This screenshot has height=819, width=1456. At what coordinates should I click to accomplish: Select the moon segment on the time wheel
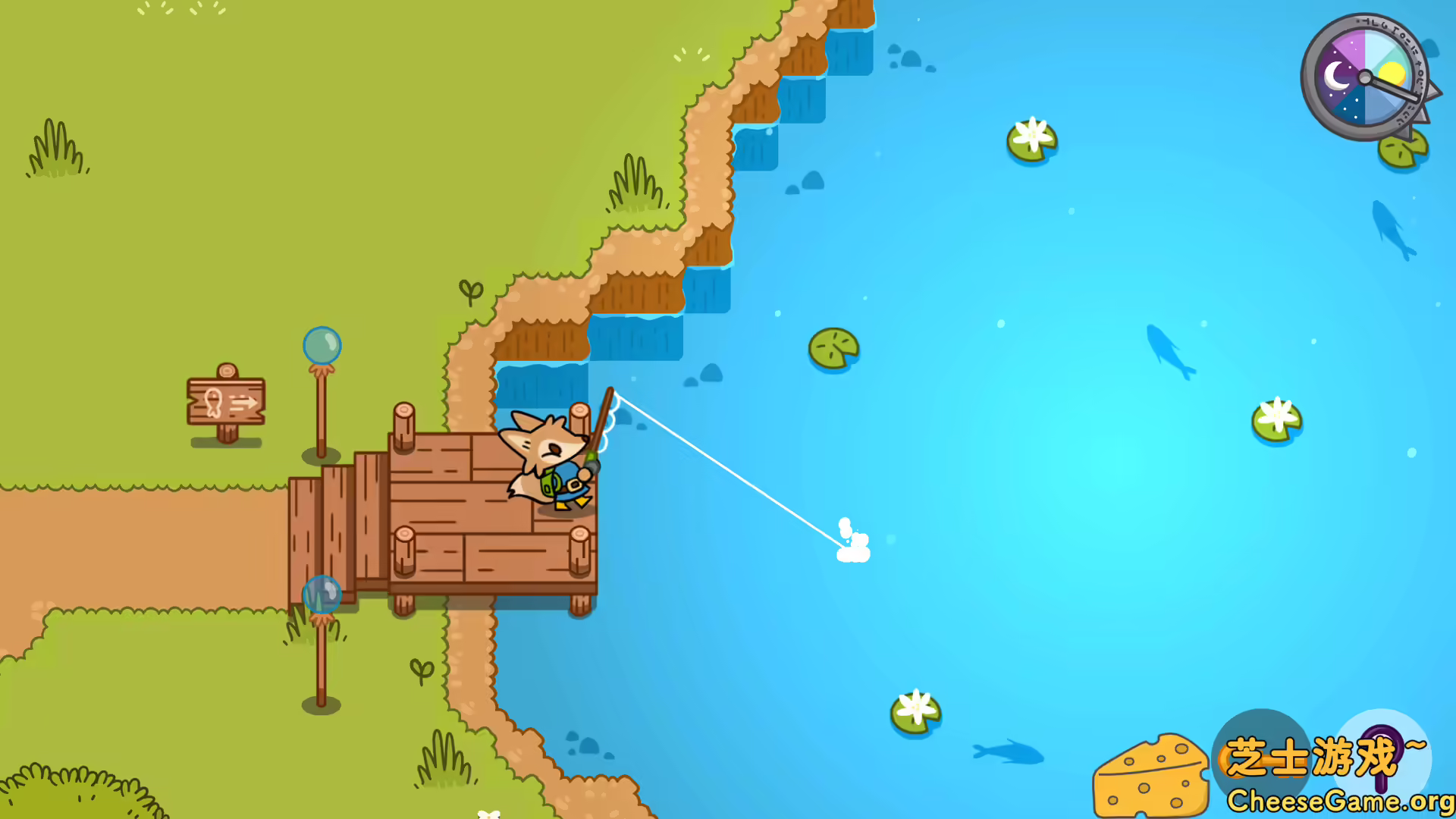tap(1337, 76)
